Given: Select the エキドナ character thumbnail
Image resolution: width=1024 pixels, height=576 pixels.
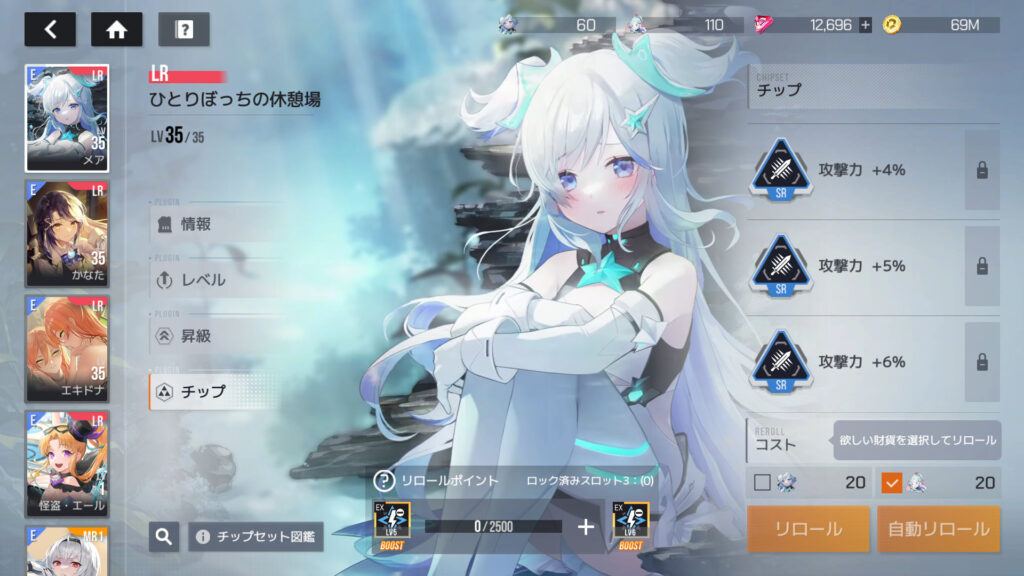Looking at the screenshot, I should tap(67, 349).
